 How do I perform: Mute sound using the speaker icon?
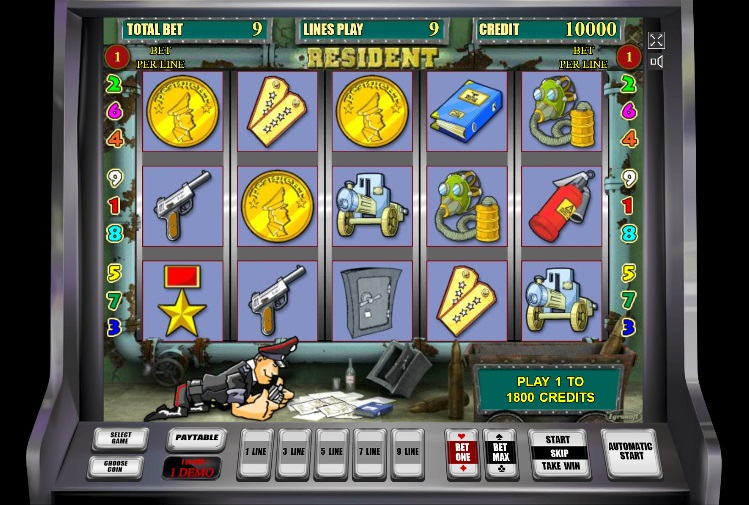pyautogui.click(x=657, y=62)
